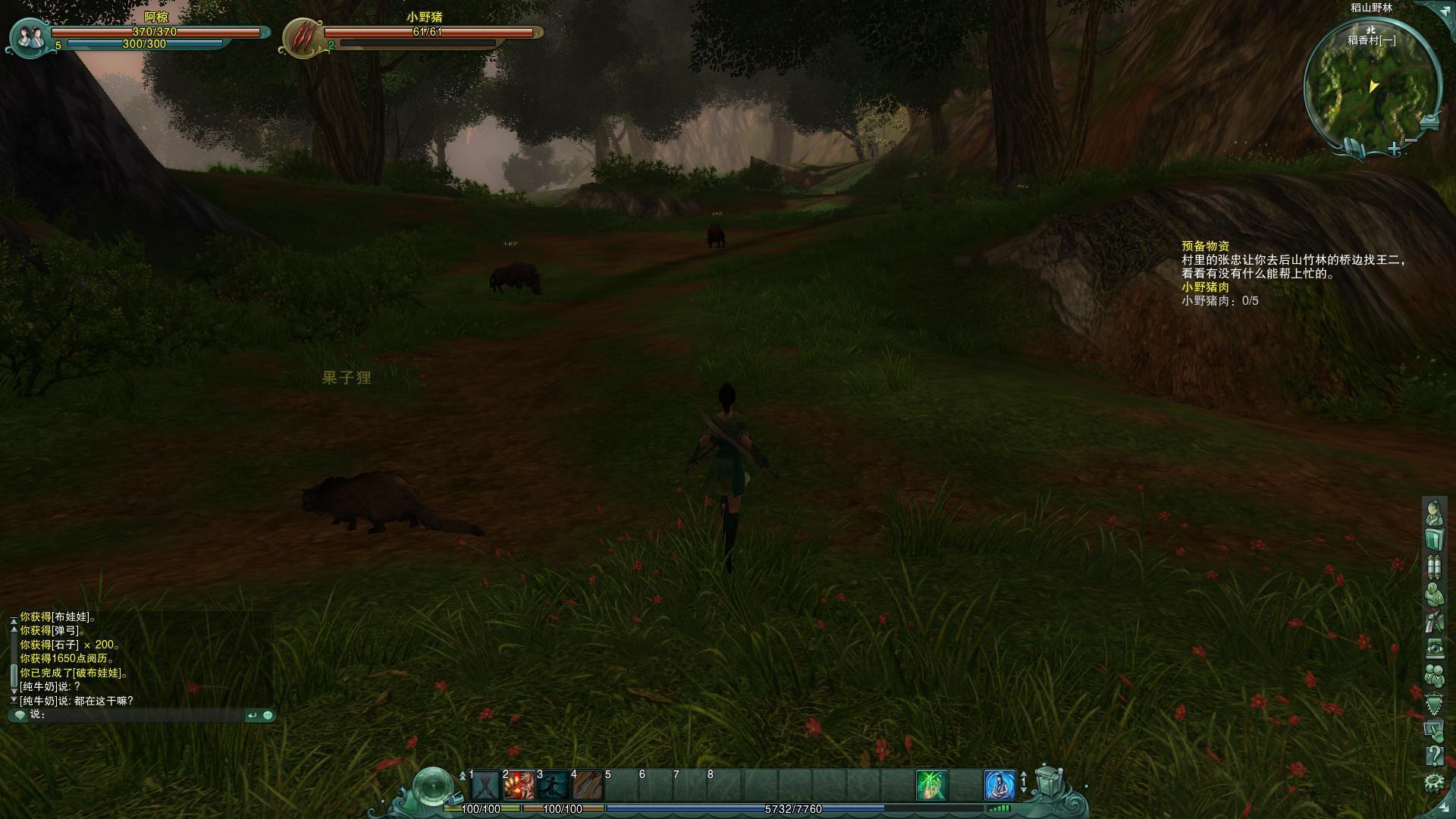Open the circular minimap
1456x819 pixels.
pyautogui.click(x=1371, y=87)
